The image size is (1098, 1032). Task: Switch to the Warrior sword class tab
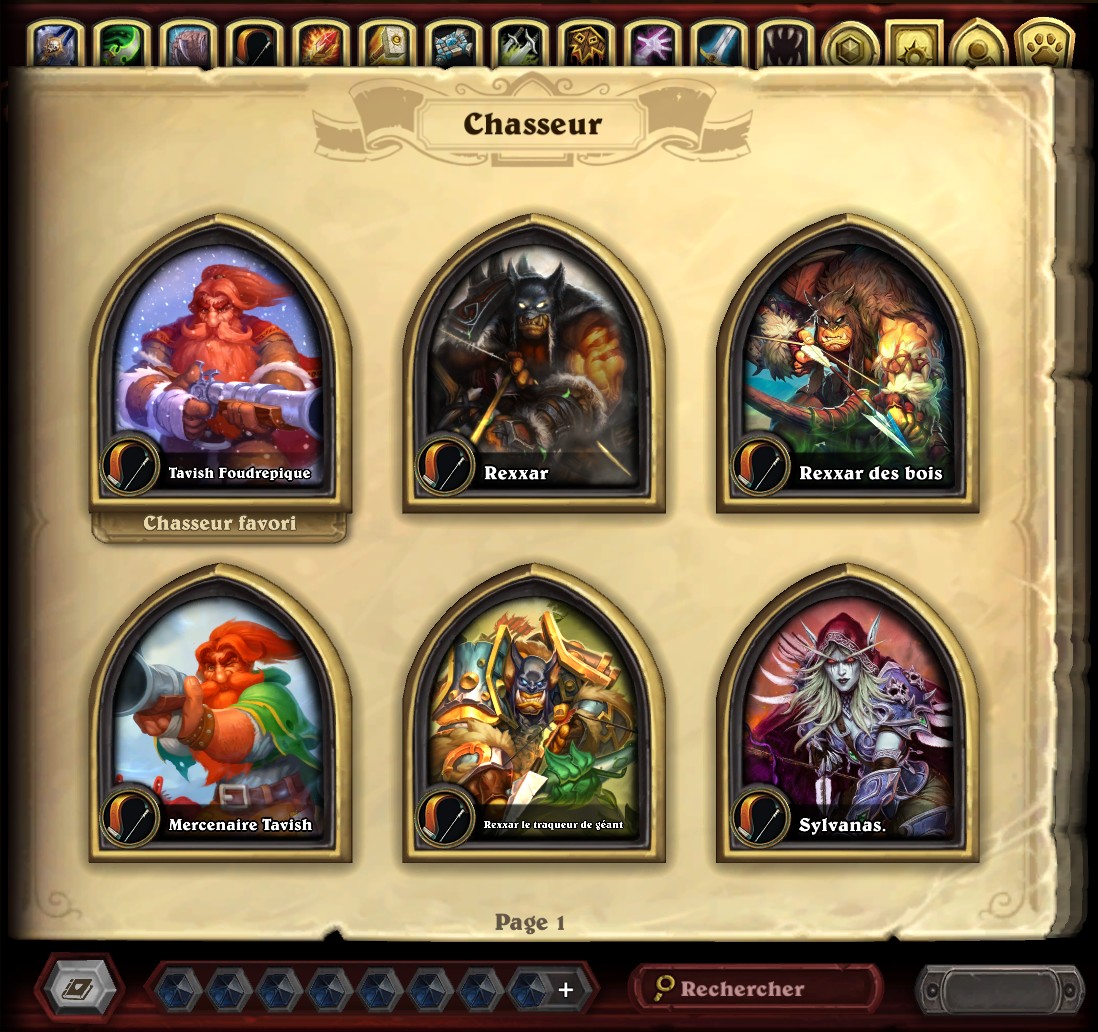pos(716,45)
